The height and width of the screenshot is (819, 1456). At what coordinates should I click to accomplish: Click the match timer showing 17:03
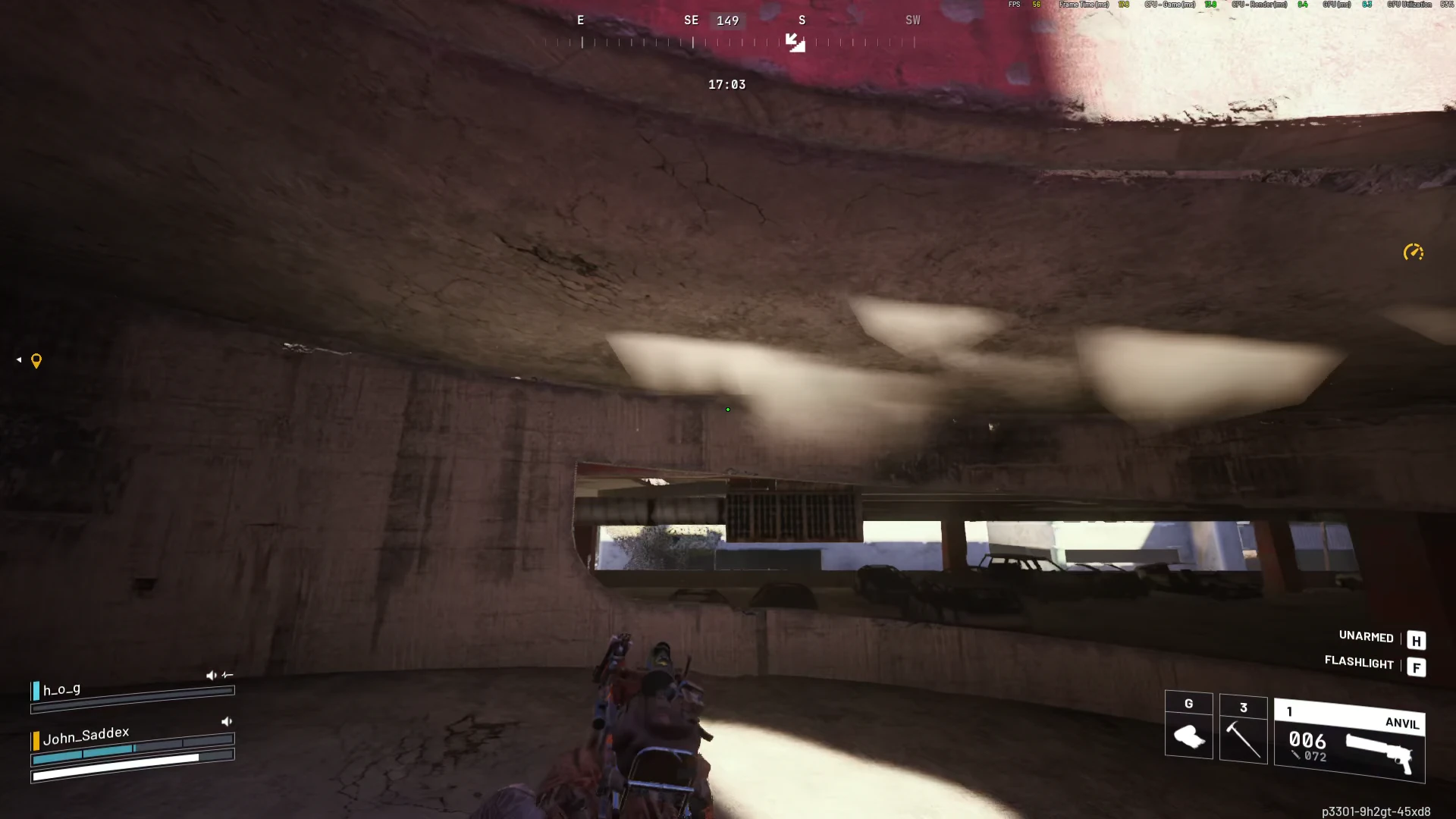click(726, 85)
